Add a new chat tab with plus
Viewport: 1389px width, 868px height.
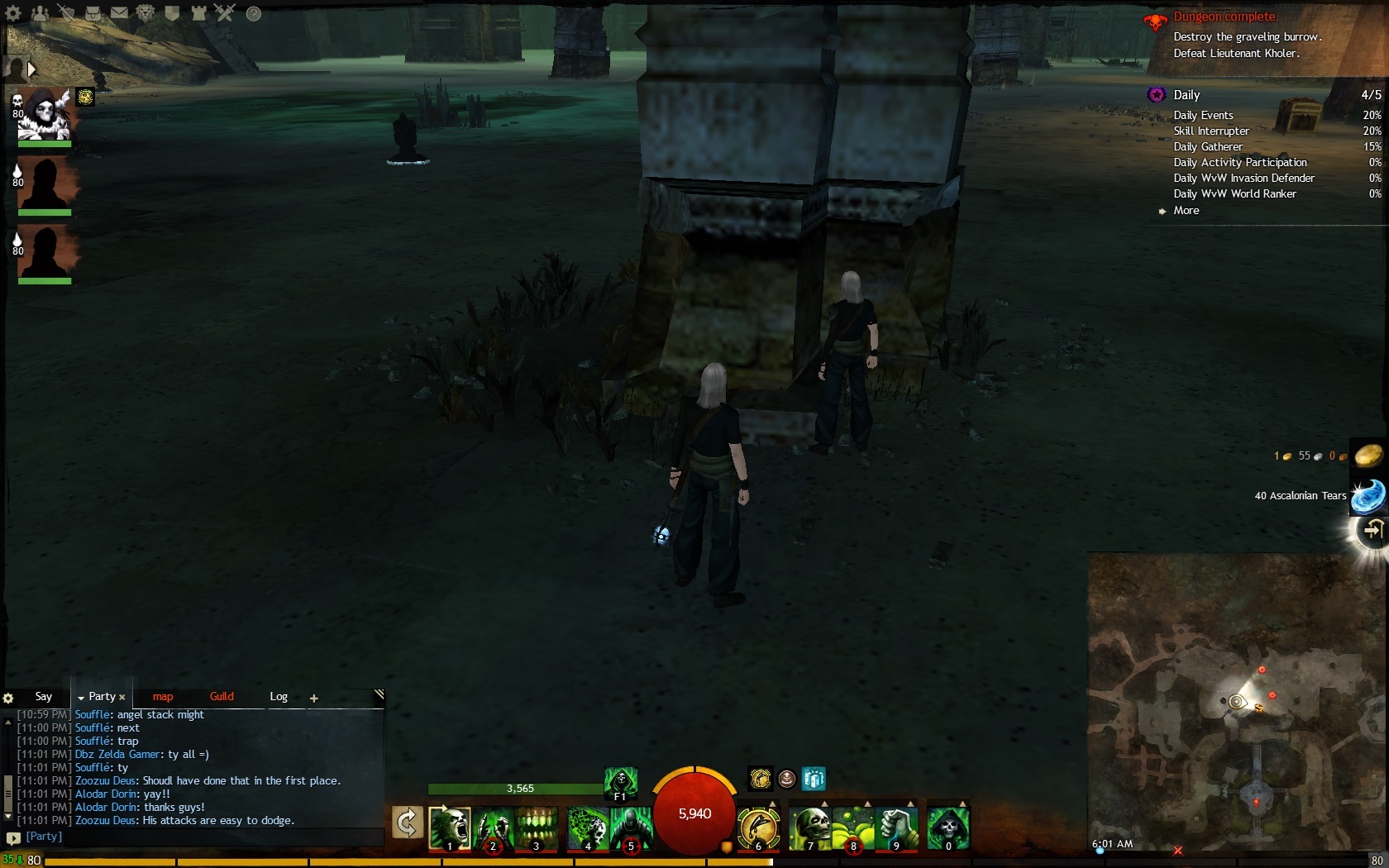coord(314,699)
